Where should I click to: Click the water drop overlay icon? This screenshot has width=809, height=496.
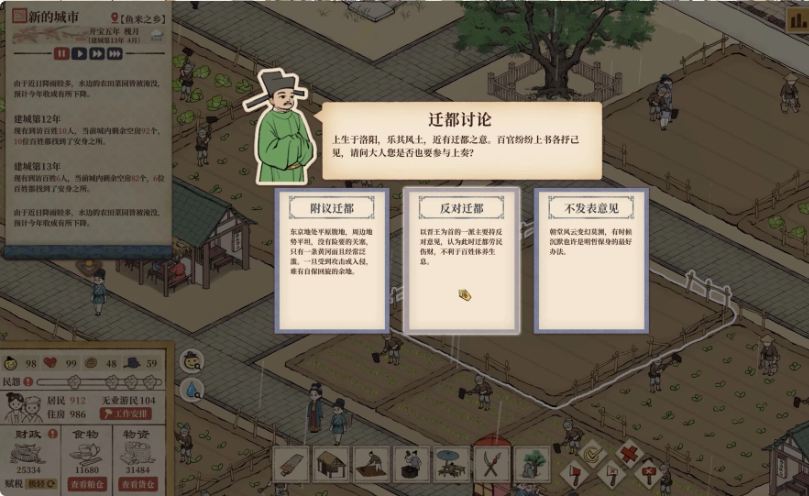click(191, 390)
